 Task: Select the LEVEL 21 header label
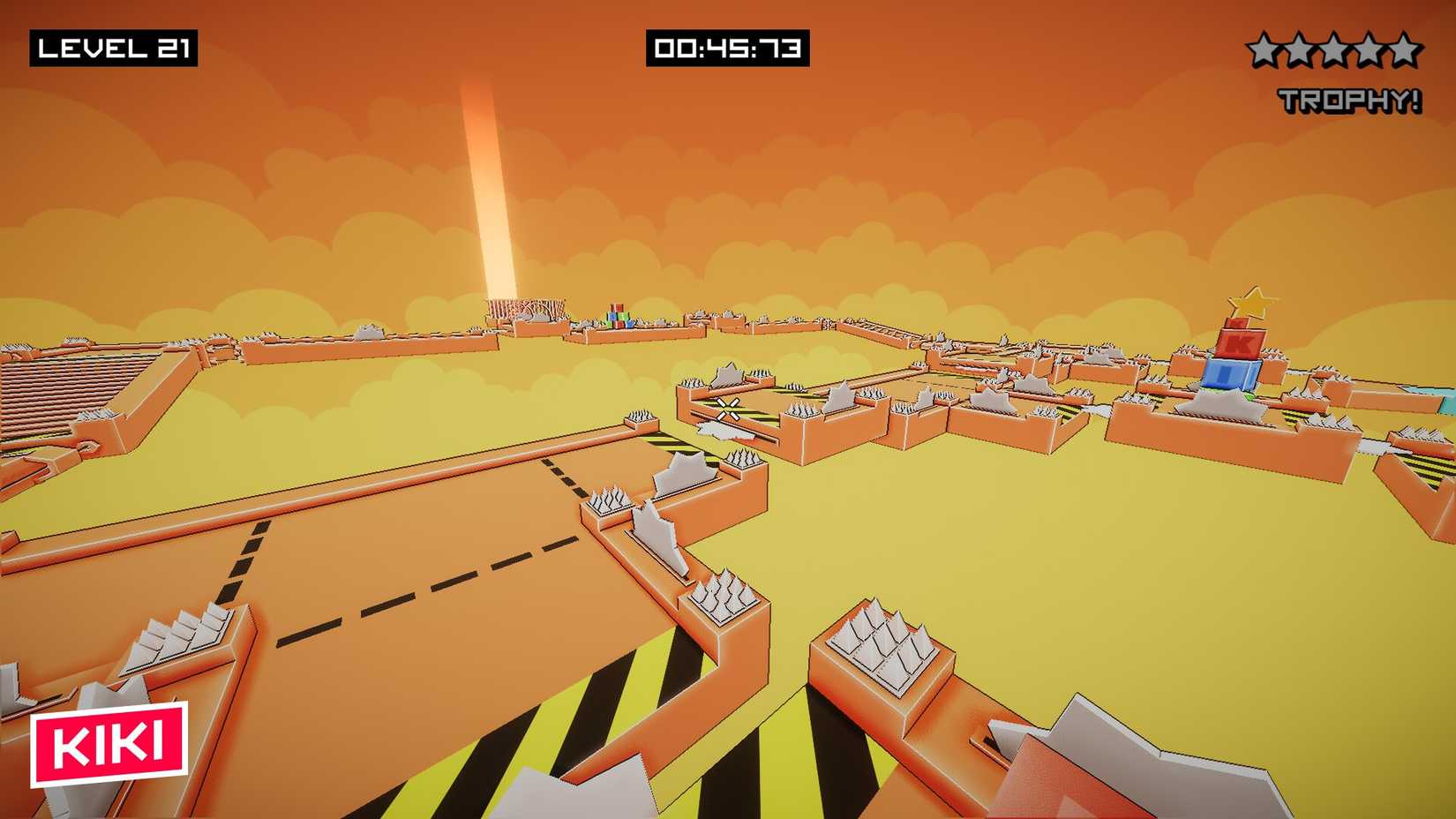[x=116, y=49]
